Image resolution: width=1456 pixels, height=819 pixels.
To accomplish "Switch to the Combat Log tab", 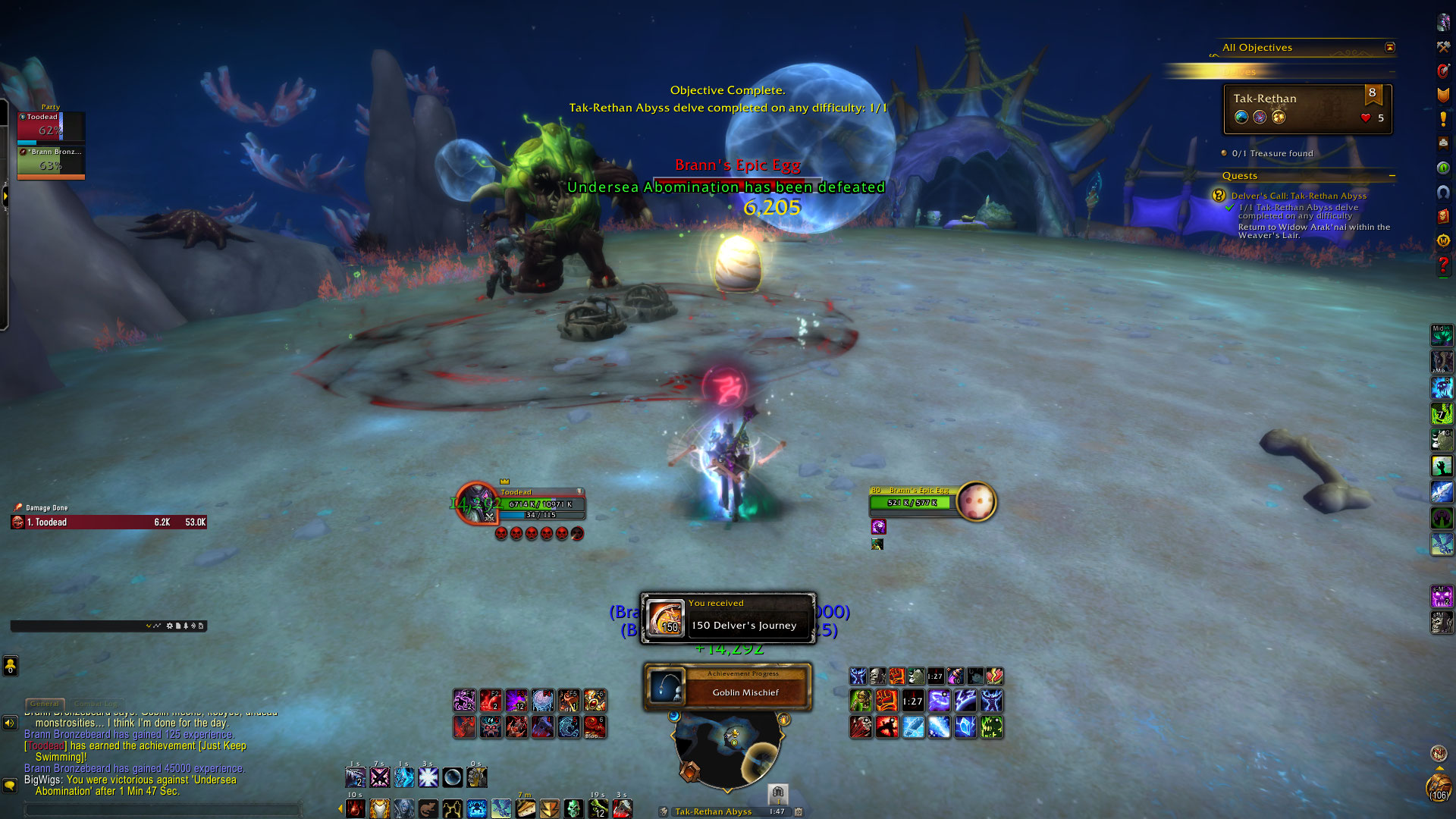I will 96,704.
